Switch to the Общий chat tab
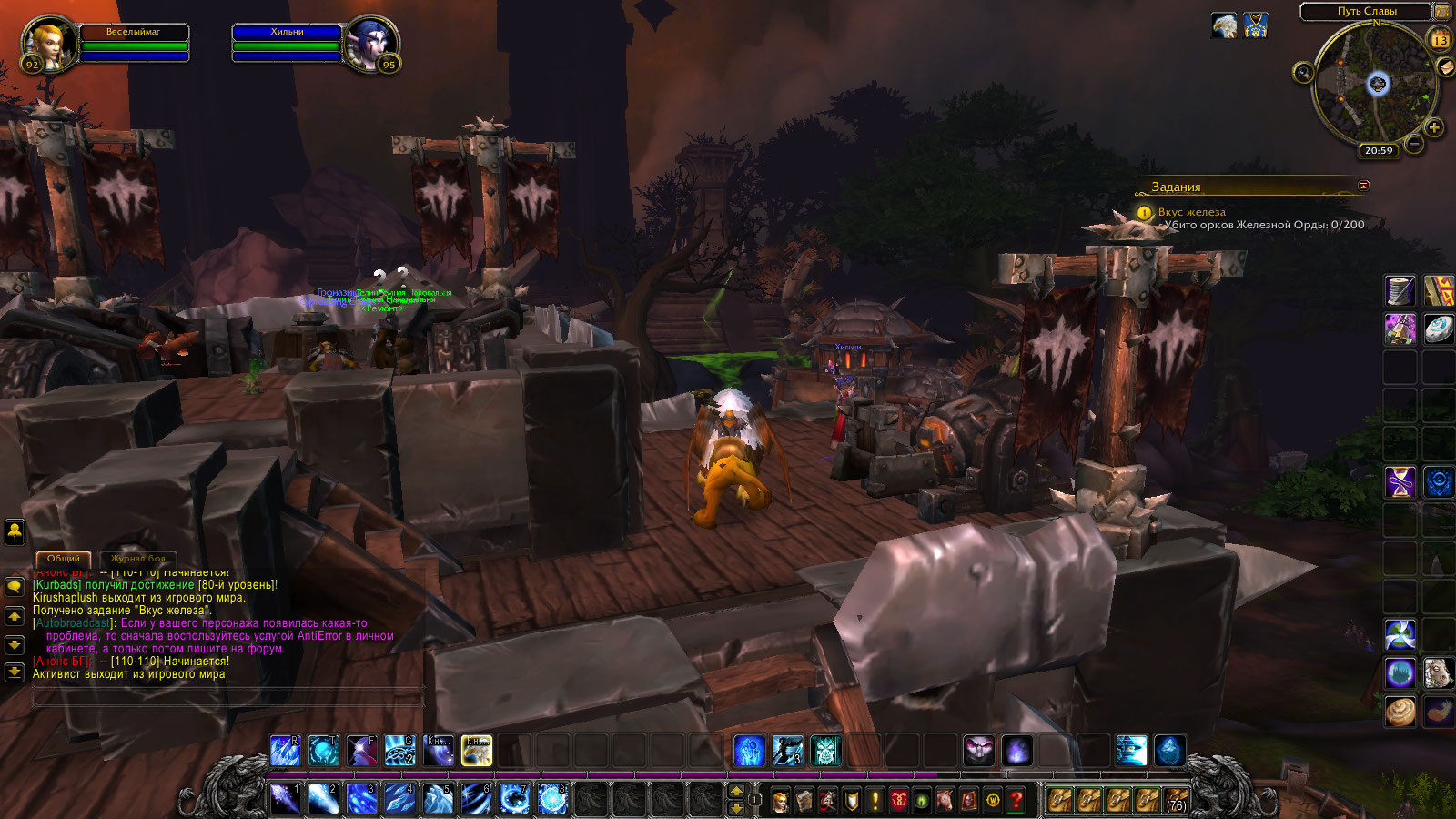The height and width of the screenshot is (819, 1456). [64, 558]
